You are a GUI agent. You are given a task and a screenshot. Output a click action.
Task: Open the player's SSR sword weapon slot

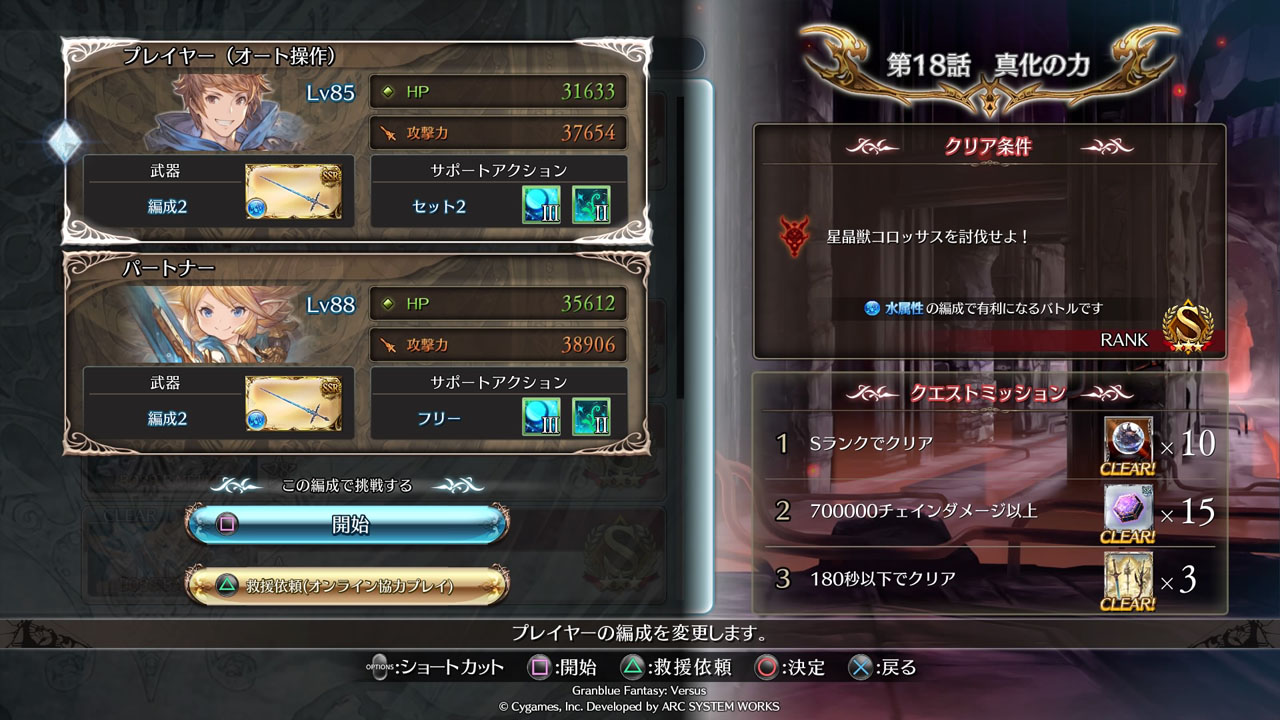(294, 193)
